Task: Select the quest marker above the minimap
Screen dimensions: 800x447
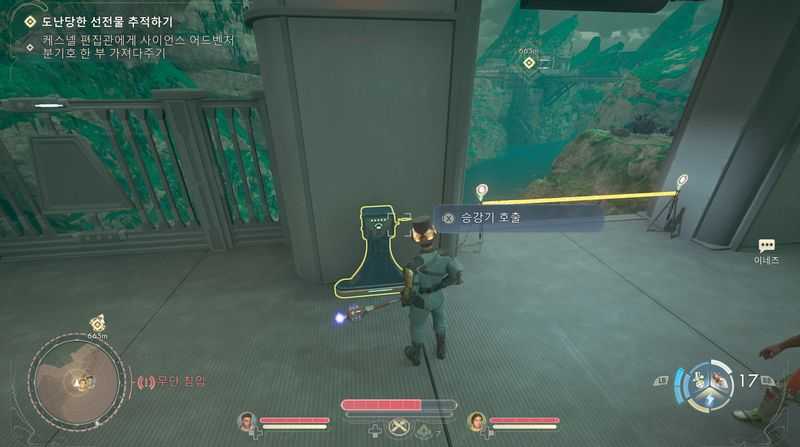Action: click(x=97, y=322)
